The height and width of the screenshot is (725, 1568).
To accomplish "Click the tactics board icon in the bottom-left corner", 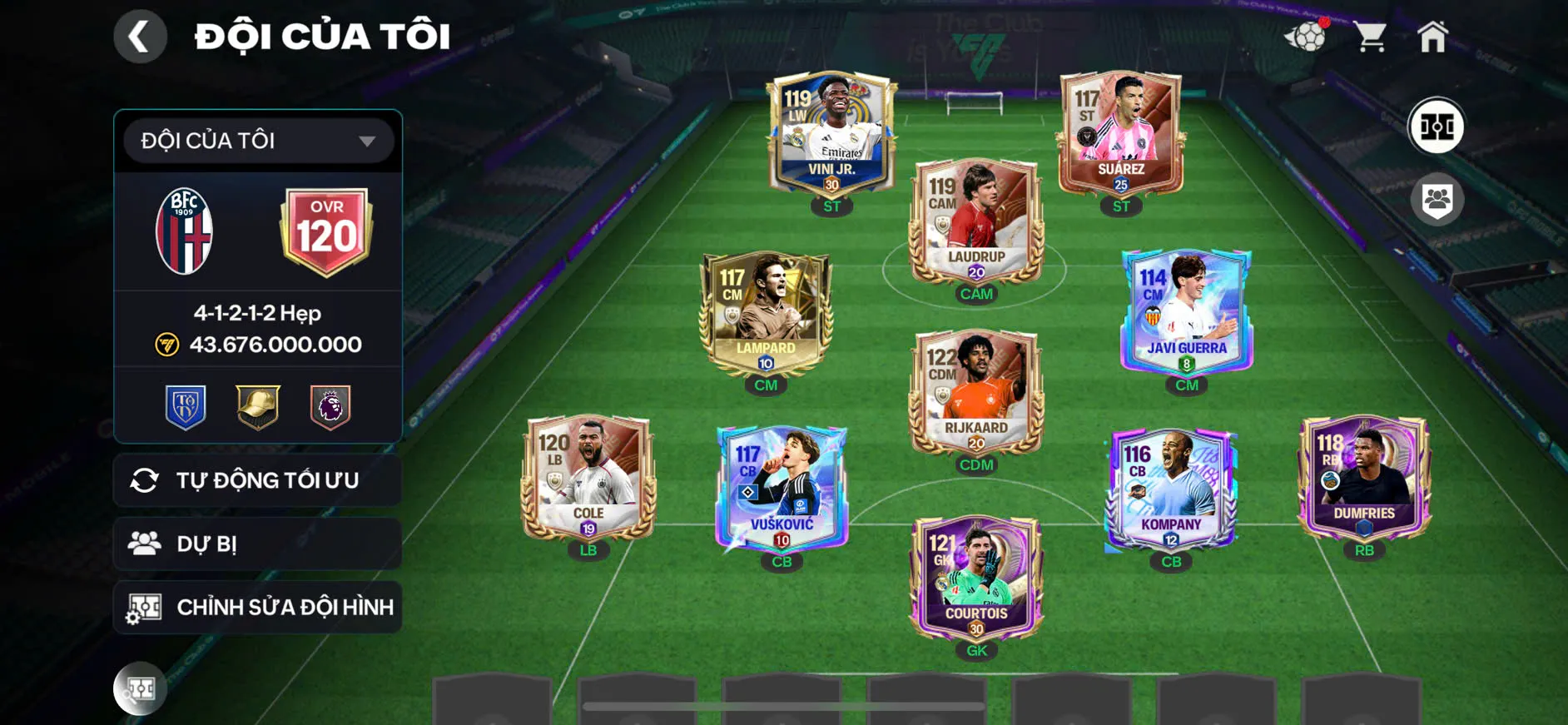I will [140, 689].
